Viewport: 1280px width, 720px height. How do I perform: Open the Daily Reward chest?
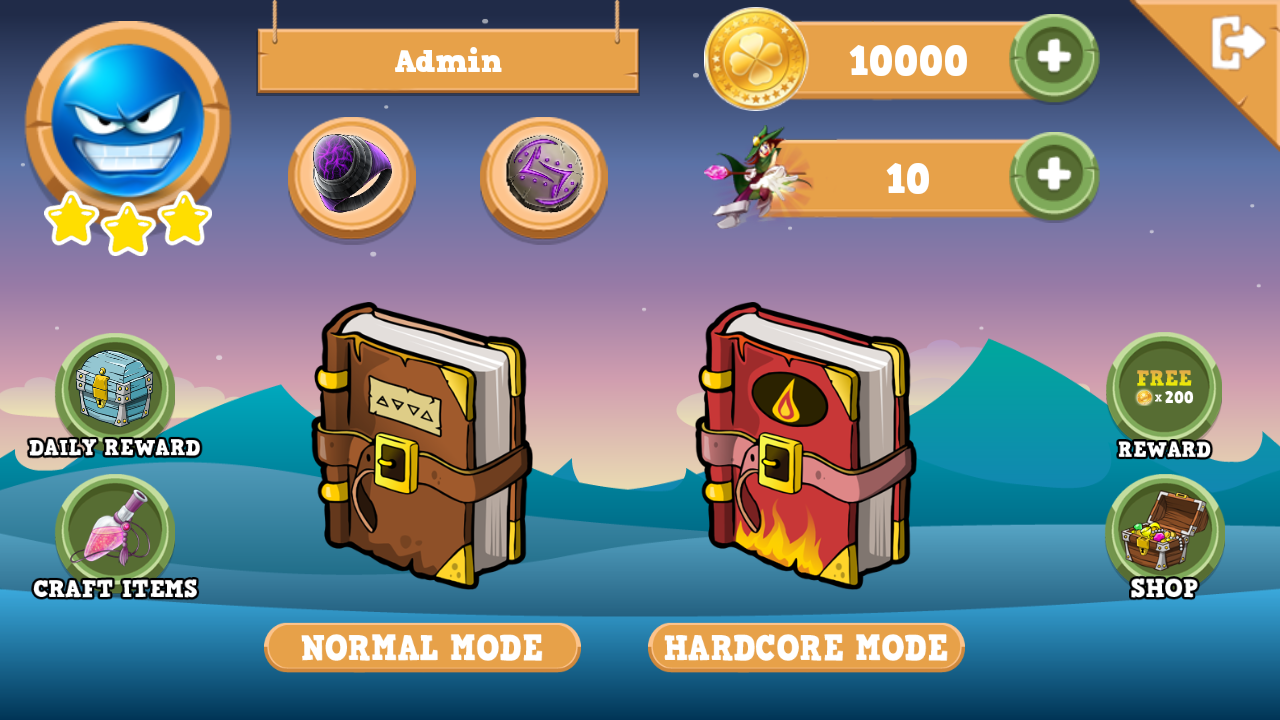point(115,391)
